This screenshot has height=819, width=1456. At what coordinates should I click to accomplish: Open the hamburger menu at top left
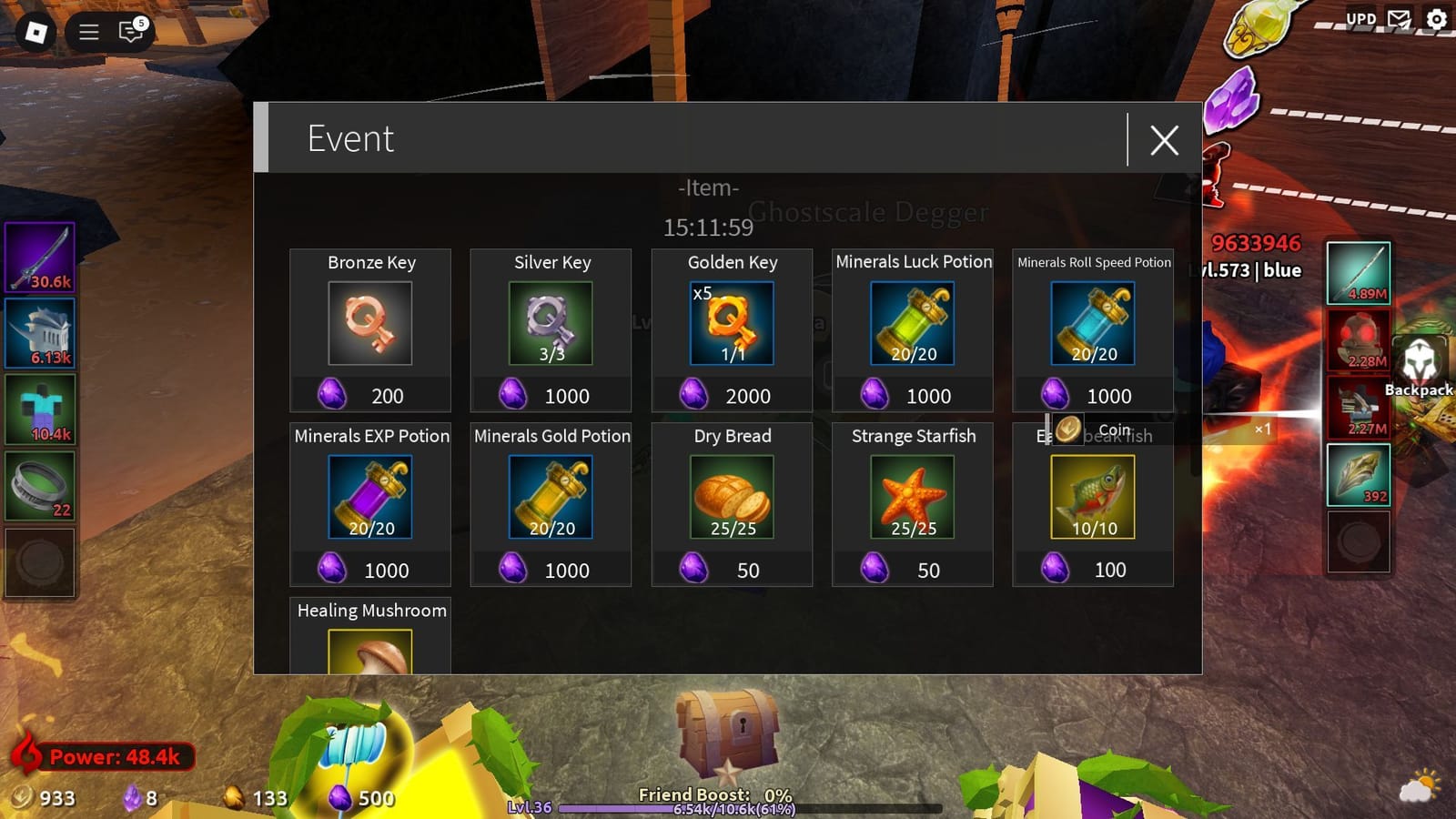(87, 32)
